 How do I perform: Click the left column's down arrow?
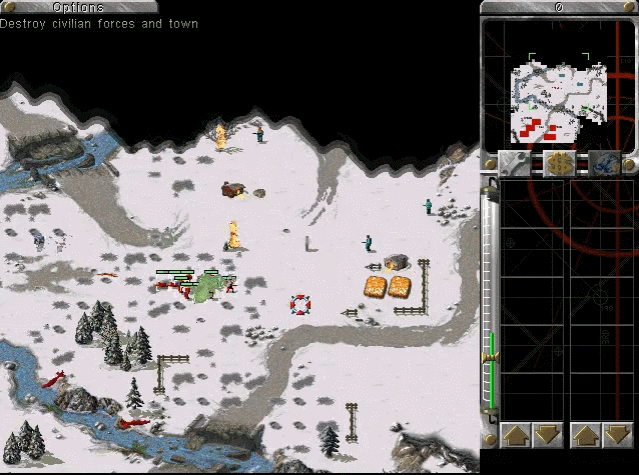tap(546, 435)
